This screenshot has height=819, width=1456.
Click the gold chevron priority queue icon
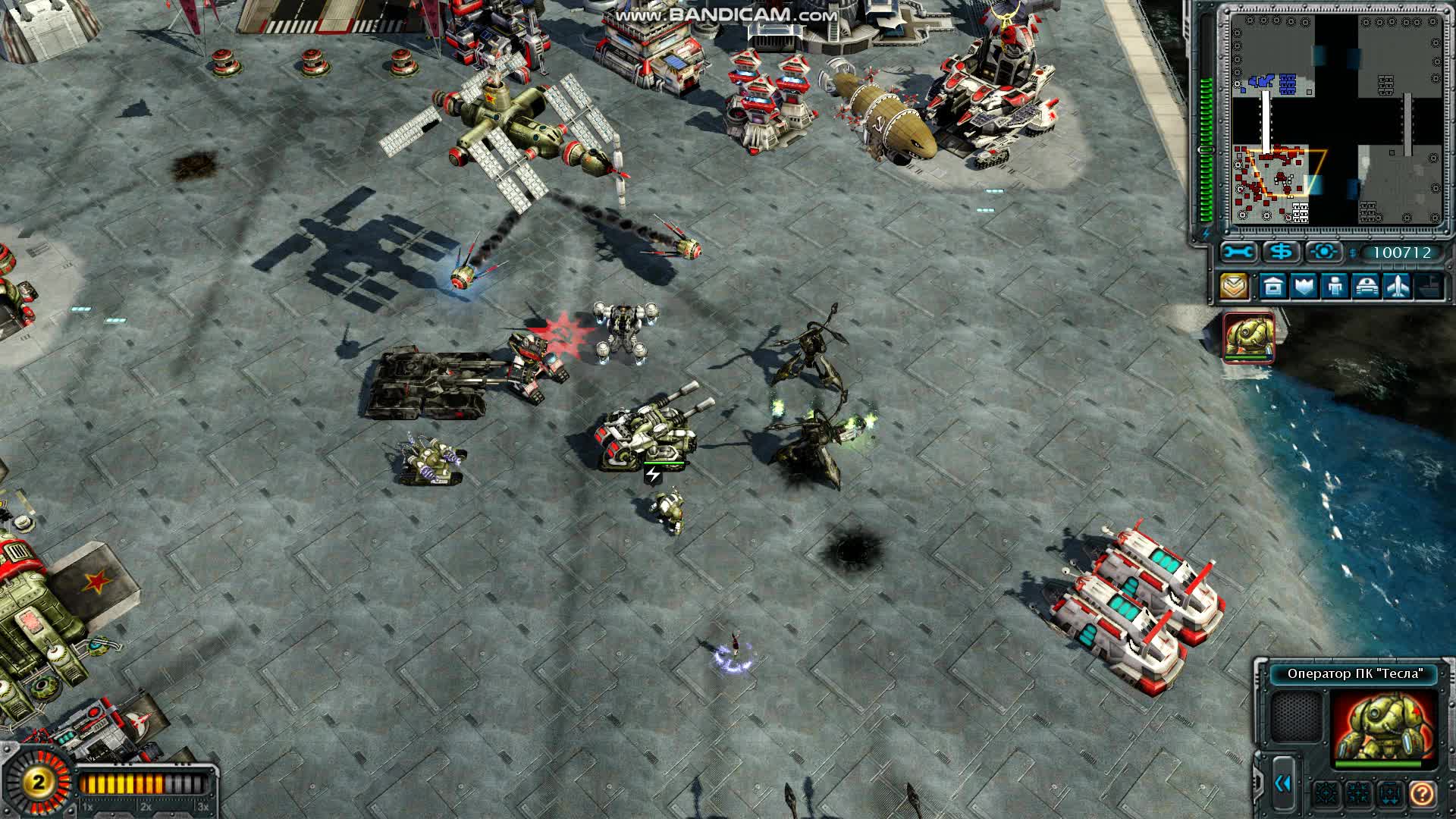pyautogui.click(x=1234, y=285)
